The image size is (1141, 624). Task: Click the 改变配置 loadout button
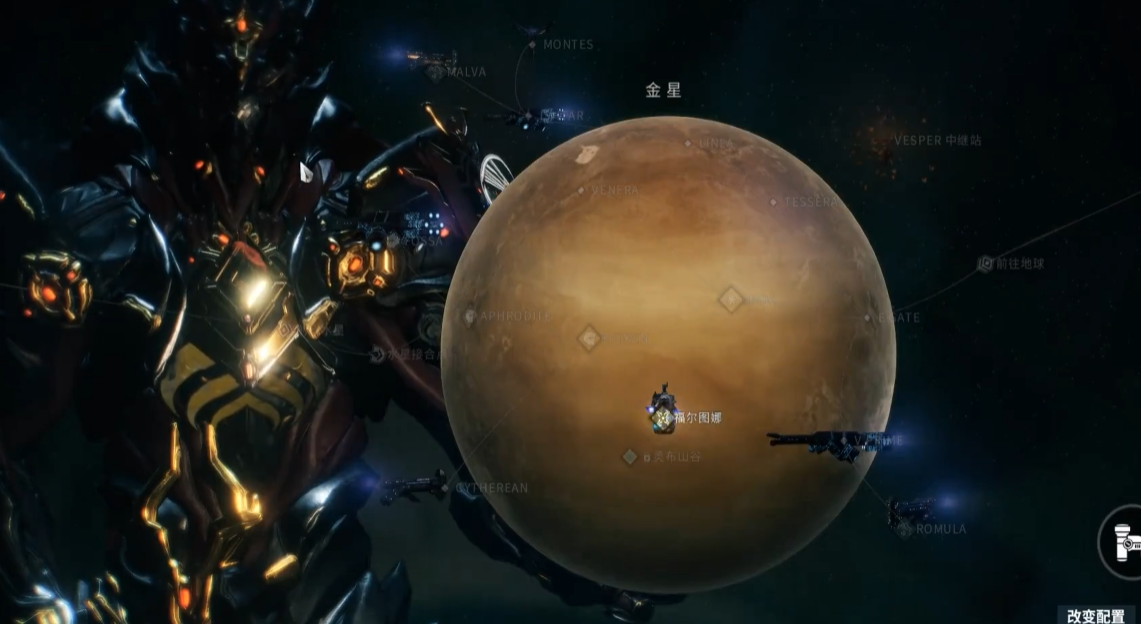click(x=1096, y=615)
